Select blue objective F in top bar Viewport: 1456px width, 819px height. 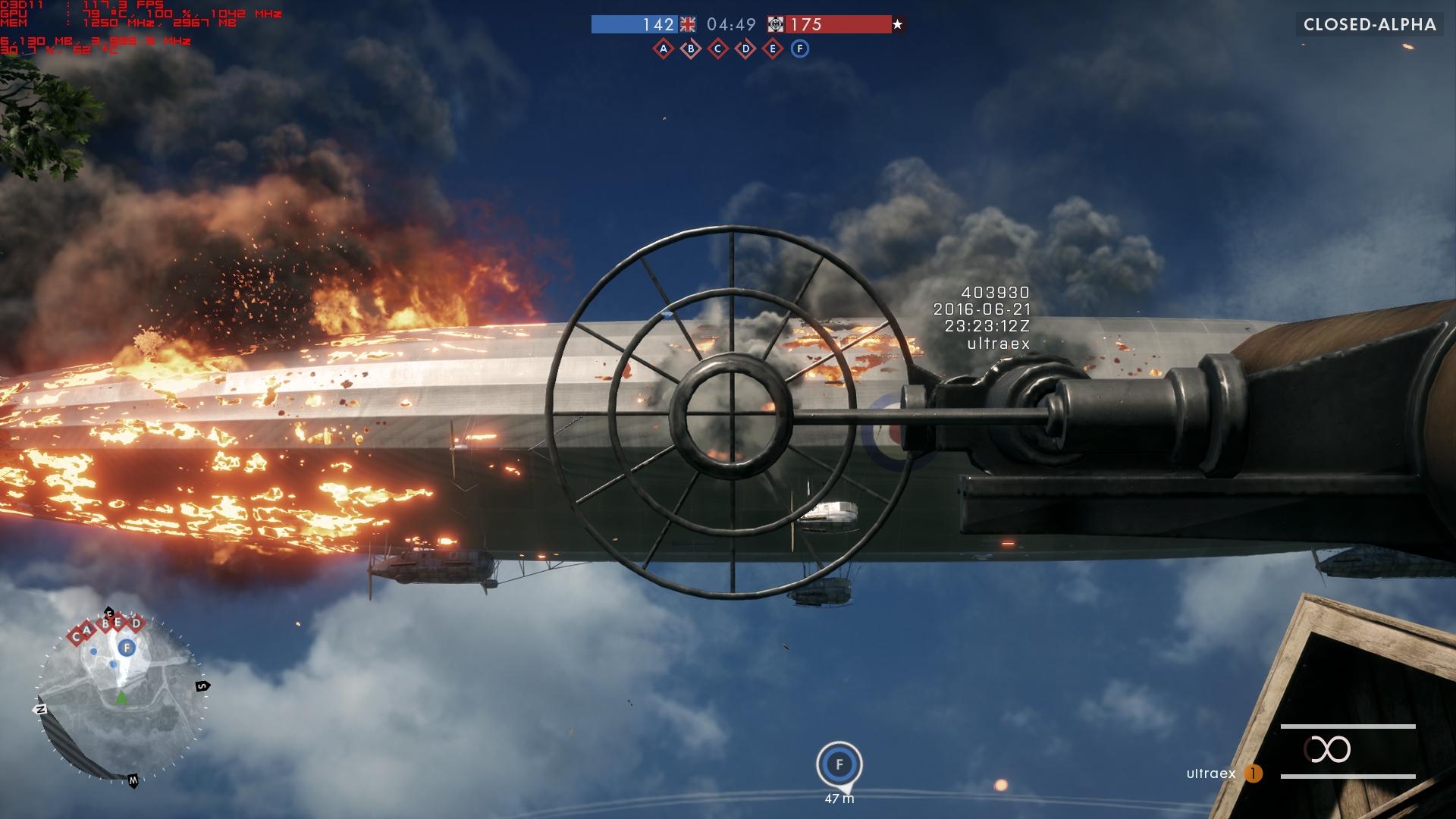coord(799,49)
